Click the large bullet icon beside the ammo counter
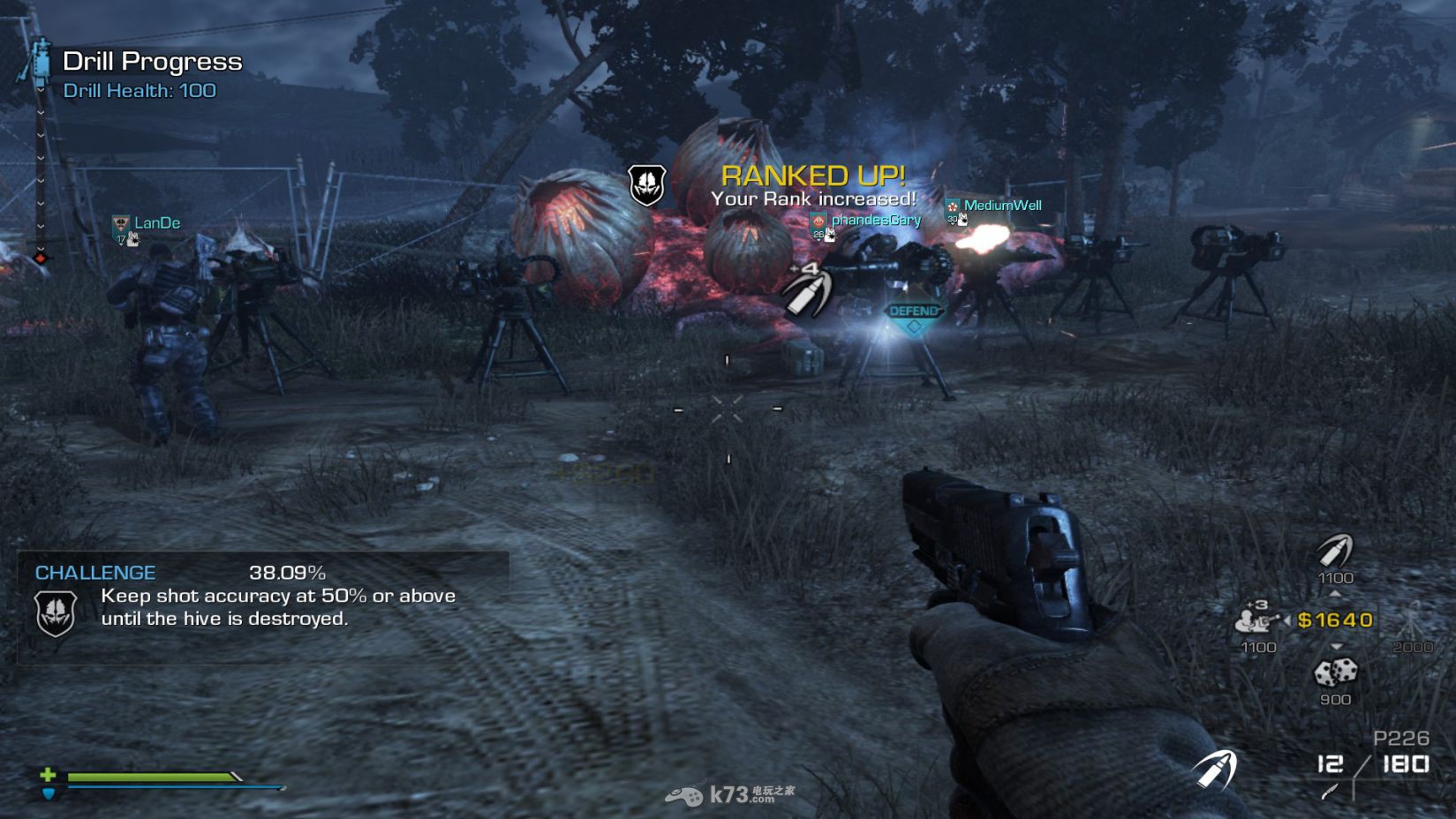Viewport: 1456px width, 819px height. [x=1215, y=769]
